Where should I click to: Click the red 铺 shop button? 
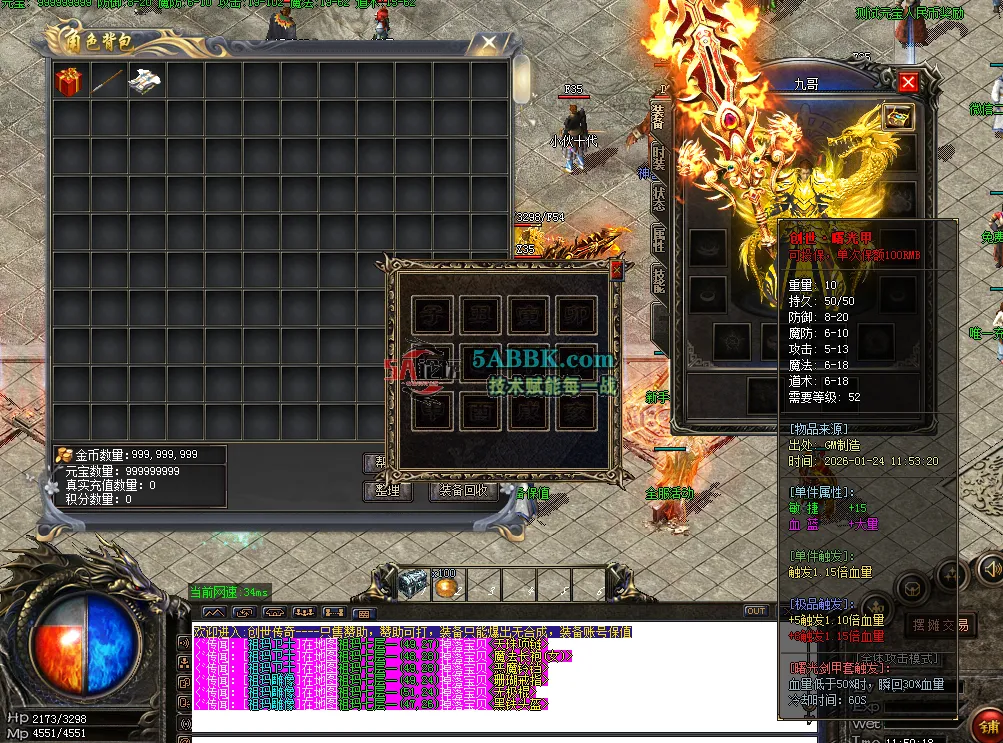pyautogui.click(x=990, y=727)
